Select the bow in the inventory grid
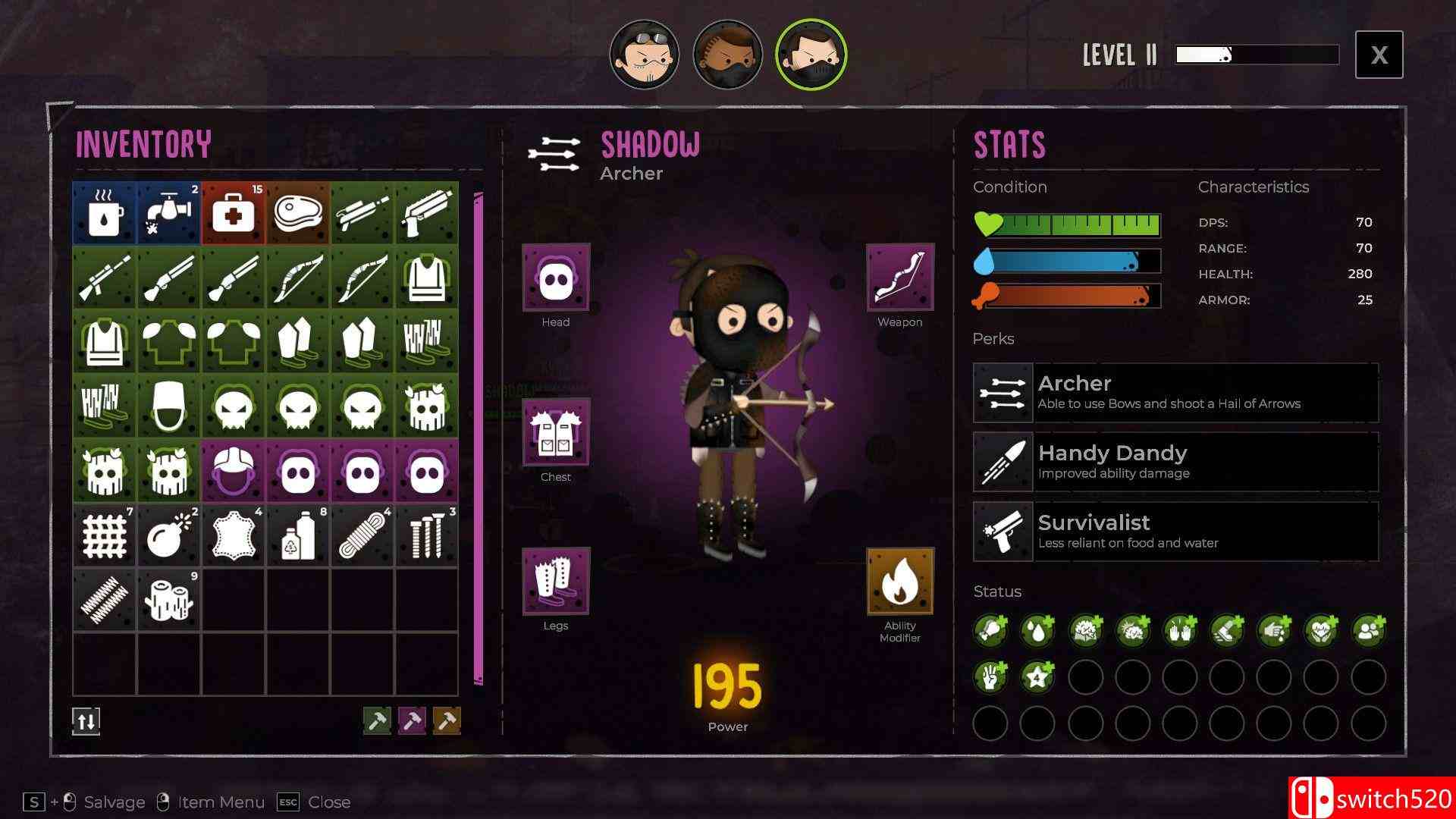Viewport: 1456px width, 819px height. click(298, 277)
